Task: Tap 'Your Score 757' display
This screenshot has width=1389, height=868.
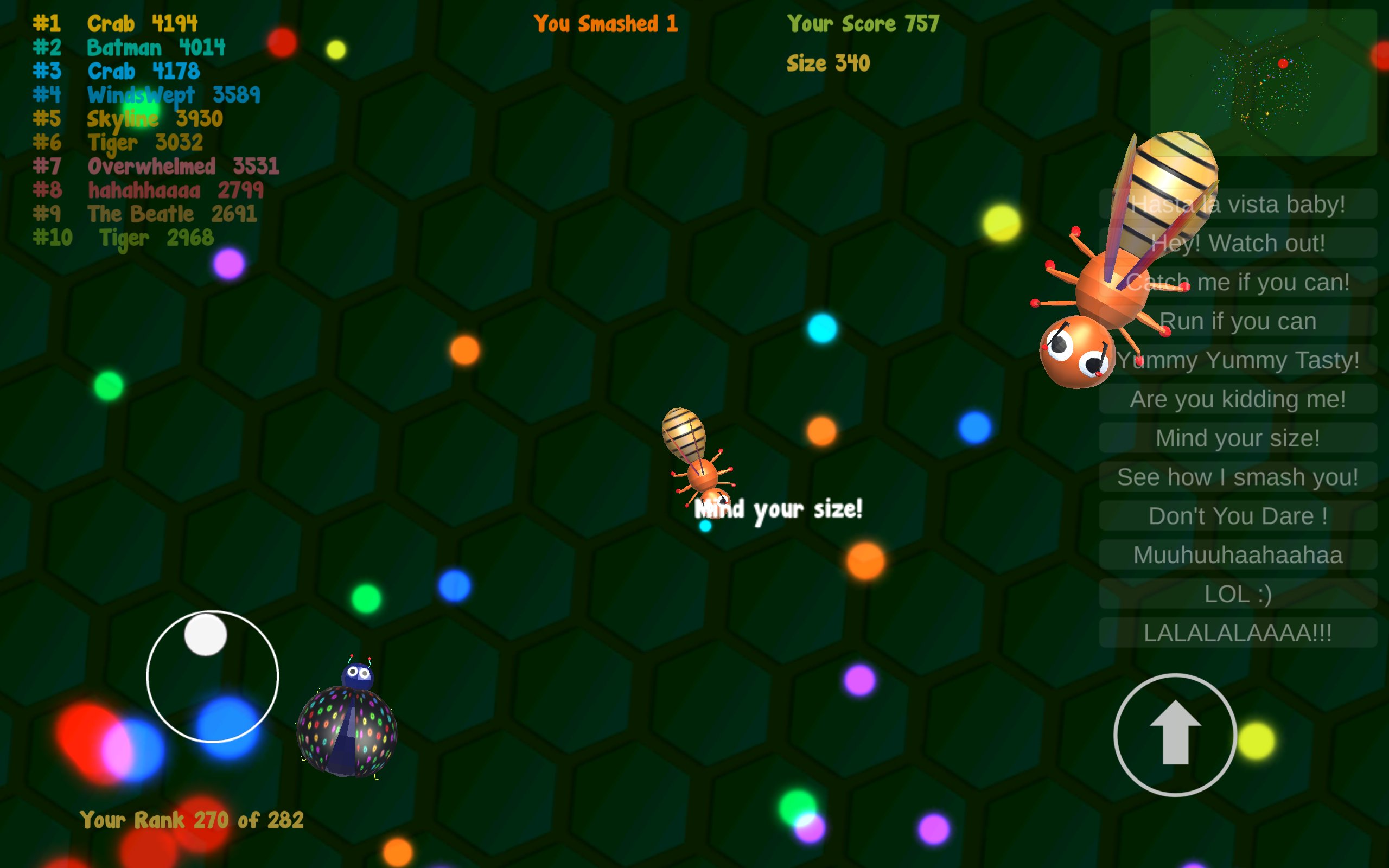Action: pyautogui.click(x=862, y=23)
